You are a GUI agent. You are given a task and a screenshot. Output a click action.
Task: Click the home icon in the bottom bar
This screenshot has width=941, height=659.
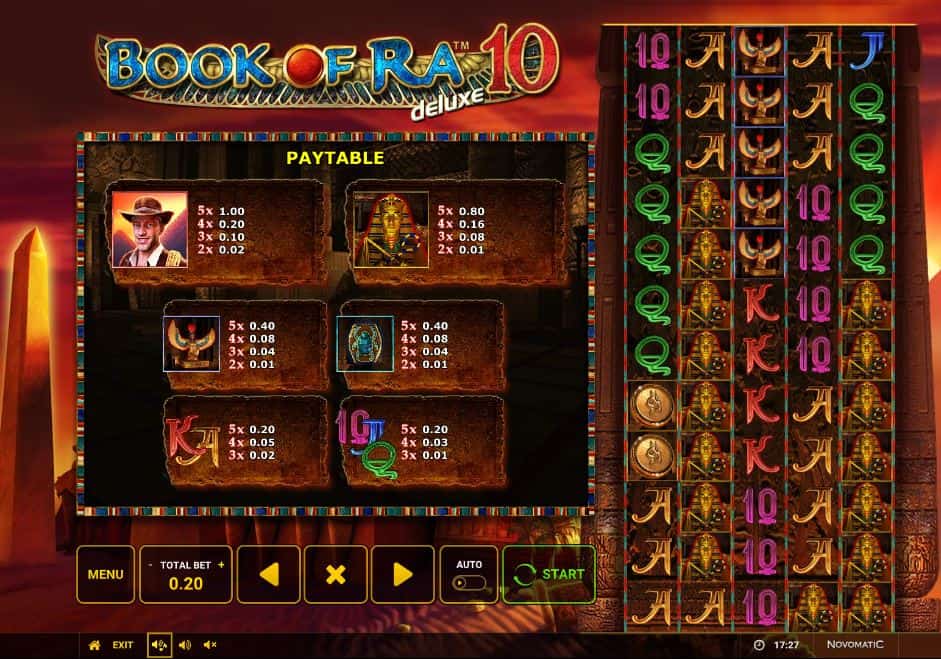pos(95,645)
